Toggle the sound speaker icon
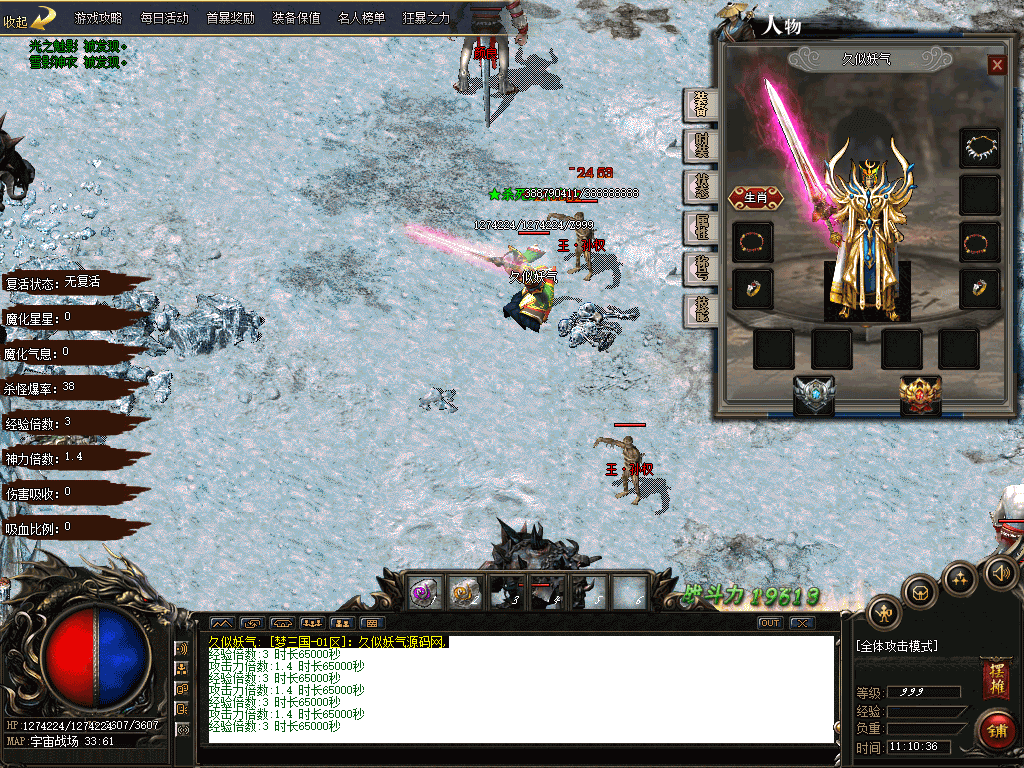 click(x=1000, y=573)
